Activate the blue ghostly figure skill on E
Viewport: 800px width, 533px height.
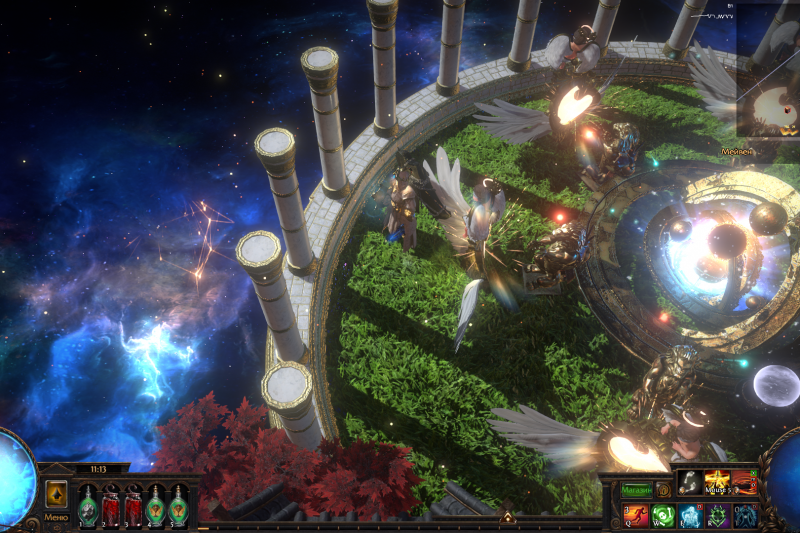[691, 516]
